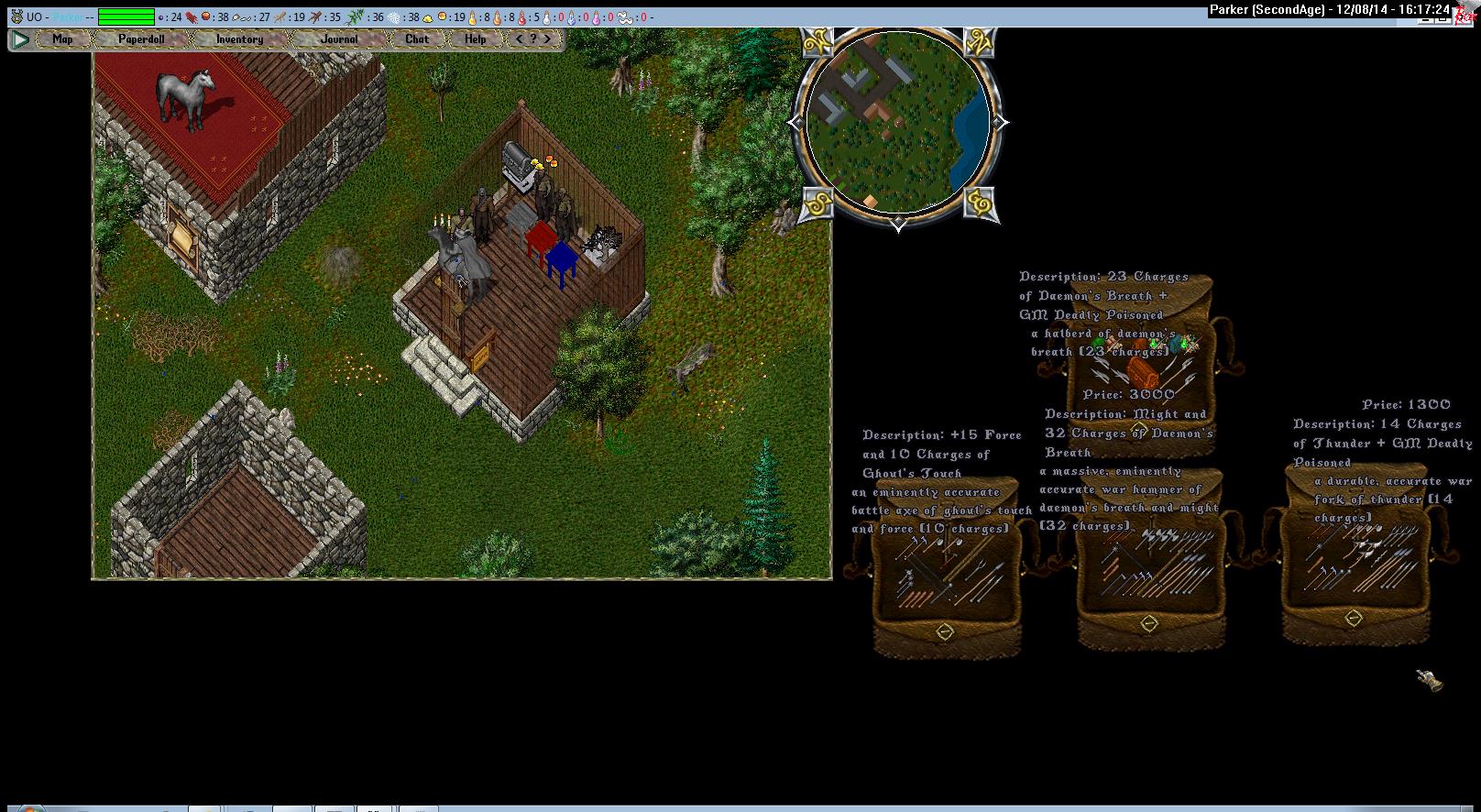Screen dimensions: 1481x812
Task: Open the Inventory menu button
Action: 239,39
